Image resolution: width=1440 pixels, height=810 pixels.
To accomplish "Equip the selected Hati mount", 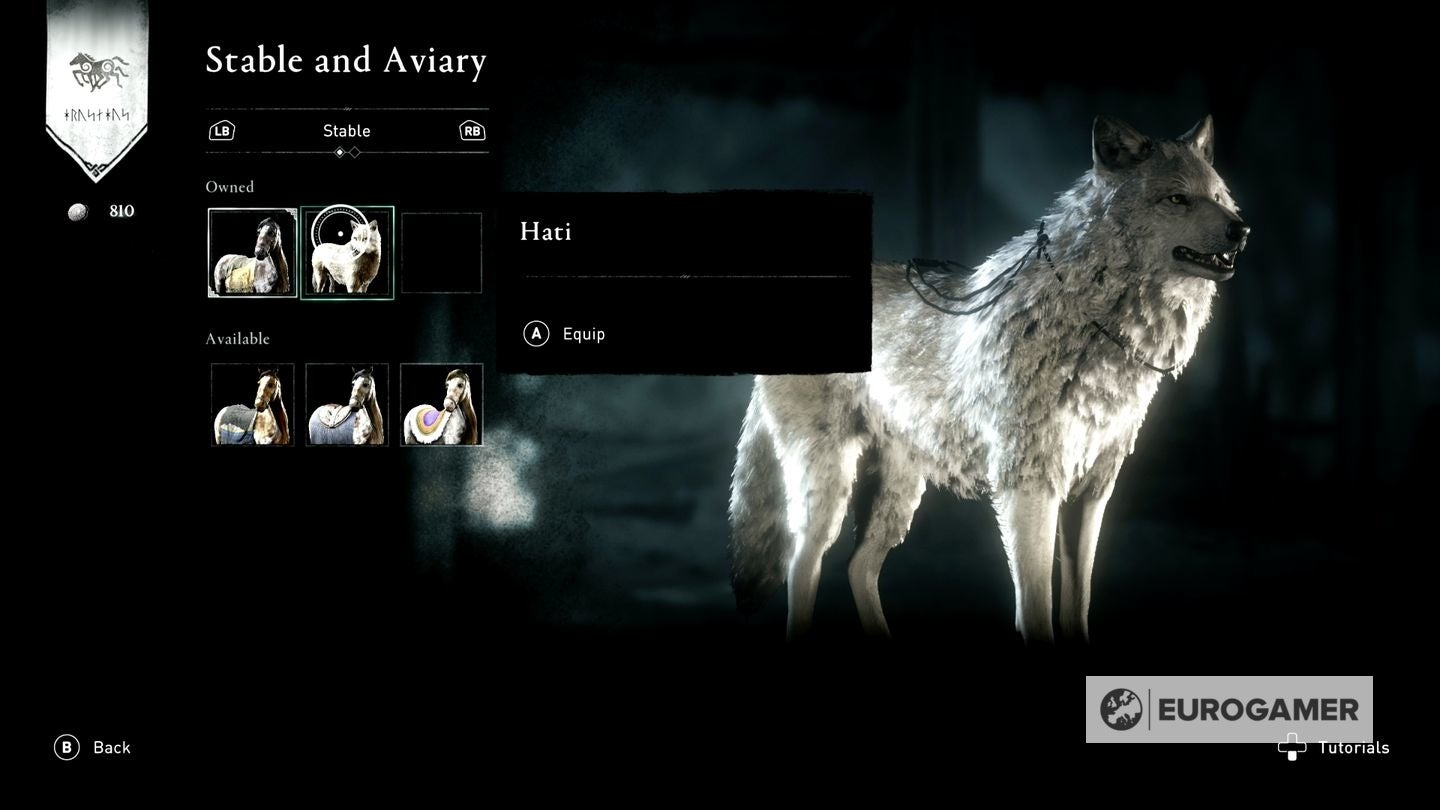I will tap(585, 334).
